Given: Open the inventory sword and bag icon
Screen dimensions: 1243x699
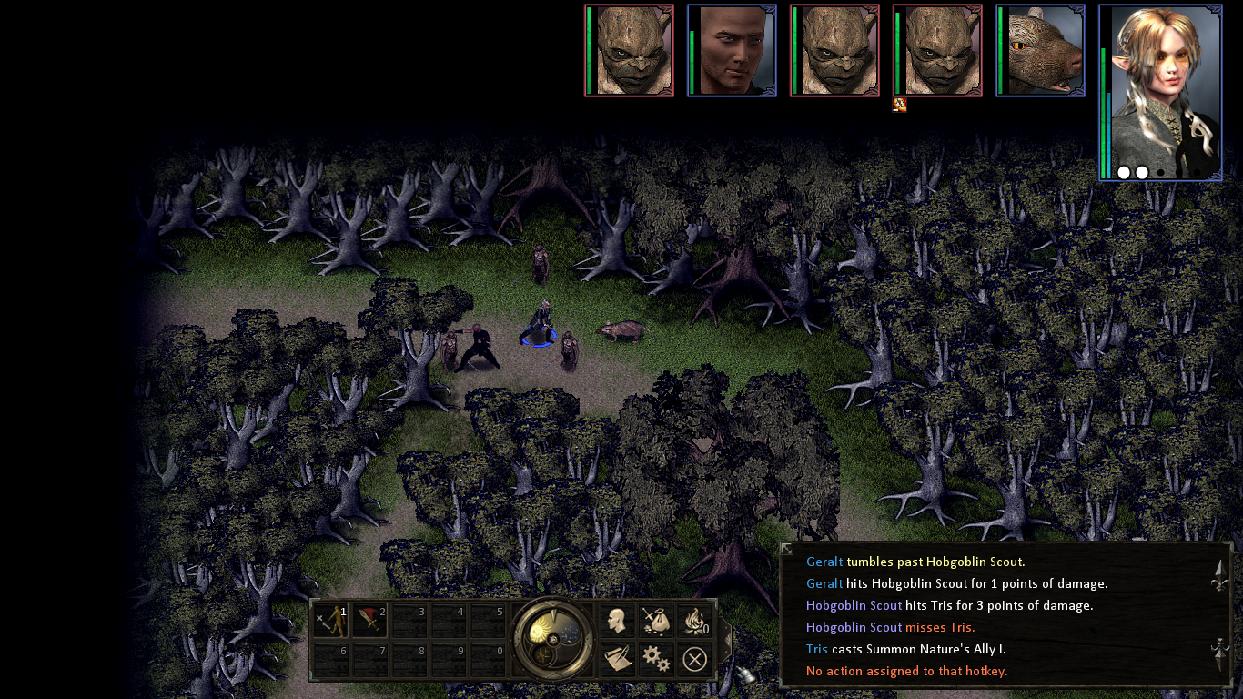Looking at the screenshot, I should coord(655,620).
